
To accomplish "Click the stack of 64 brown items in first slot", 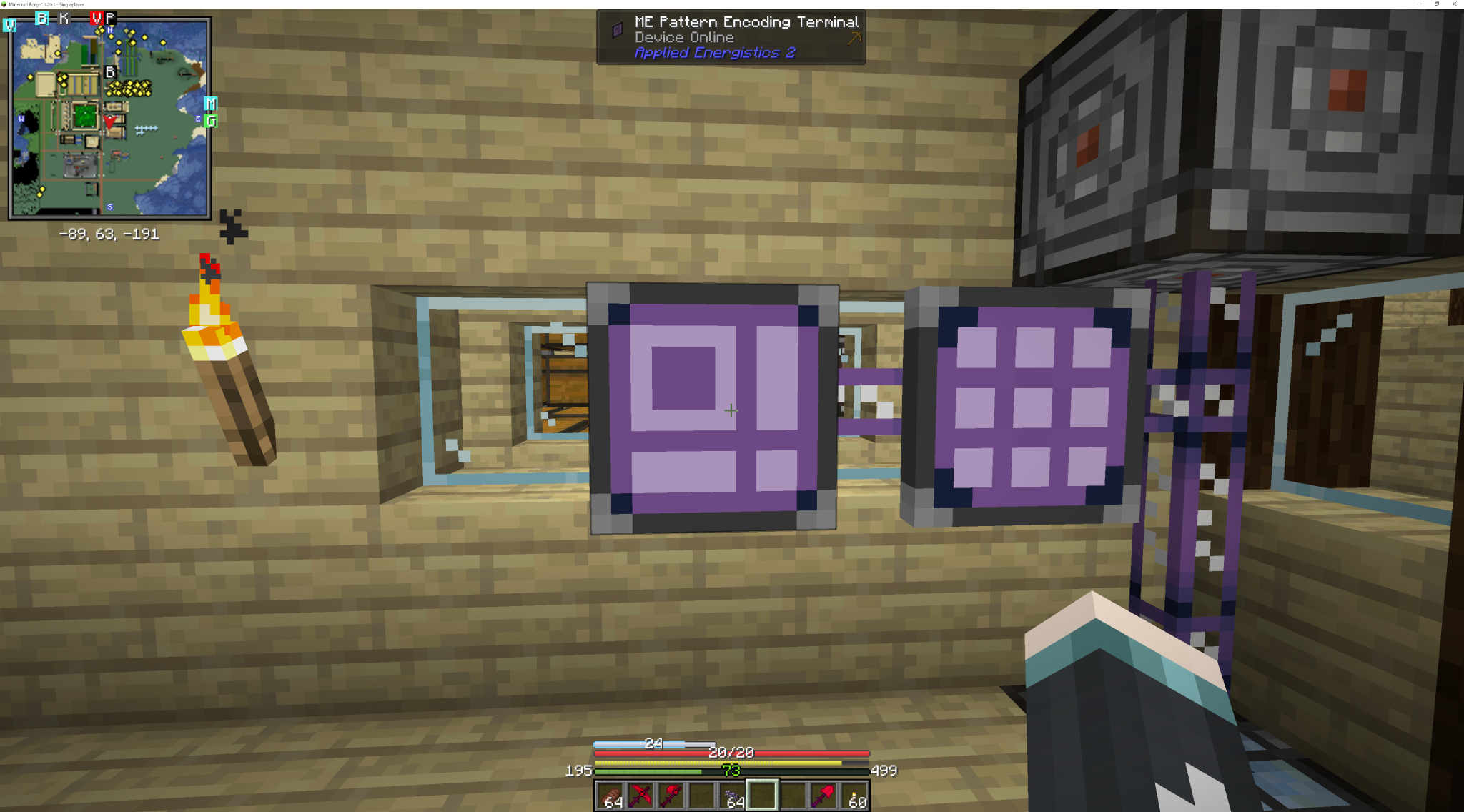I will [x=612, y=796].
